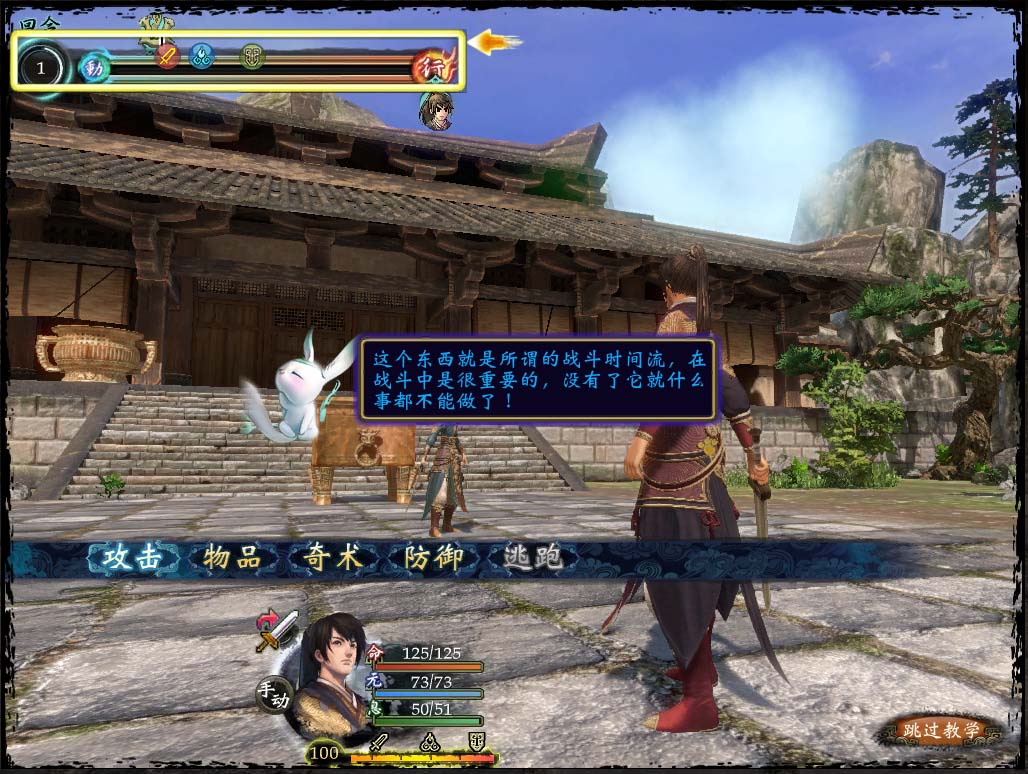
Task: Select 防御 (Defend) from the battle menu
Action: coord(432,558)
